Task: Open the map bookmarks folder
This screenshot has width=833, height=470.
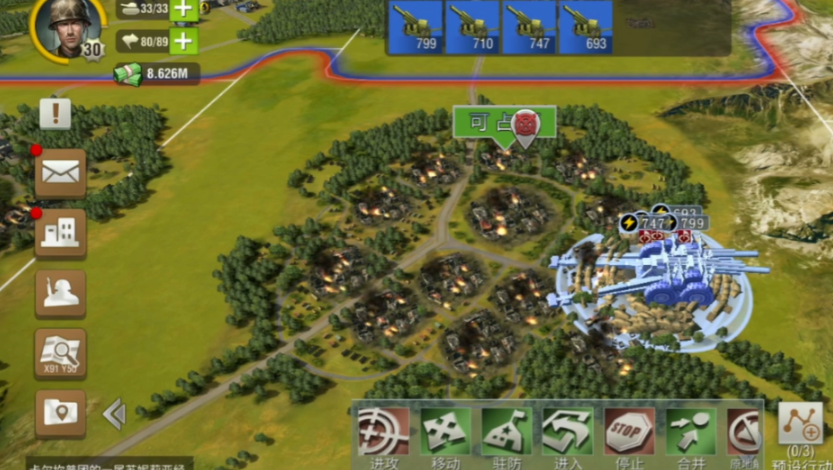Action: (60, 413)
